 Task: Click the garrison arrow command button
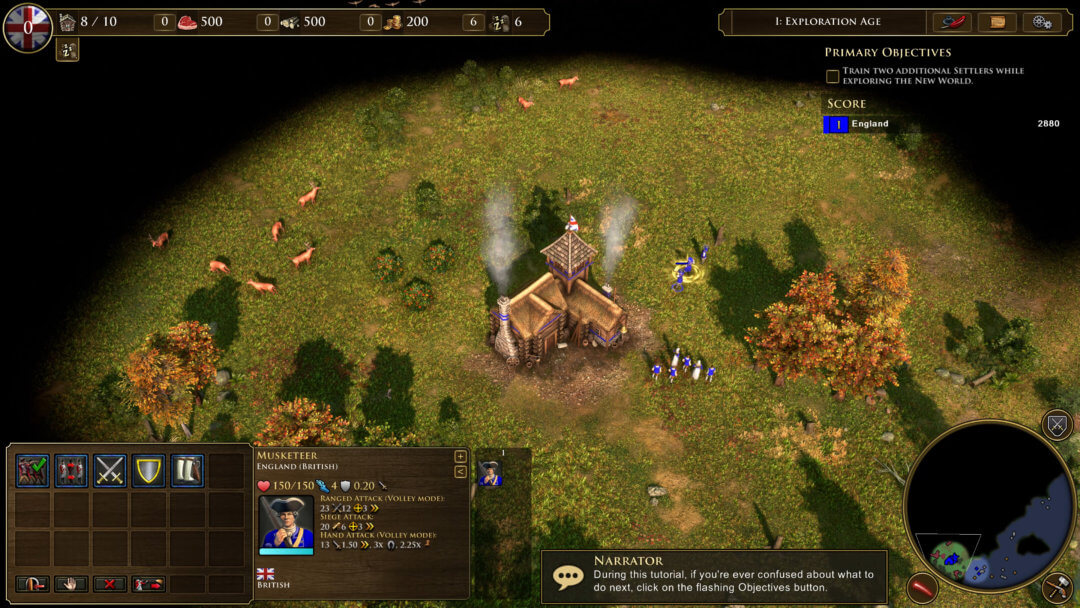tap(33, 584)
